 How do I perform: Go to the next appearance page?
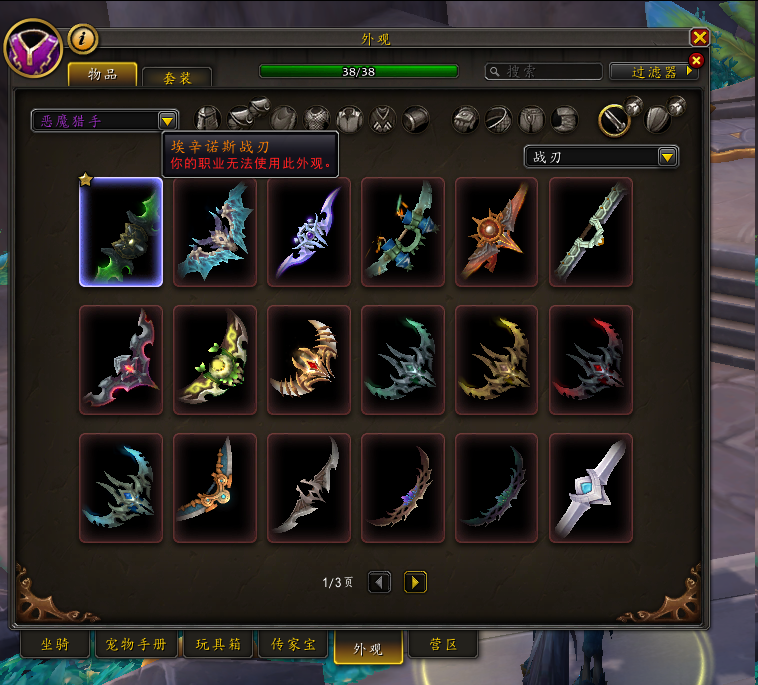point(415,582)
